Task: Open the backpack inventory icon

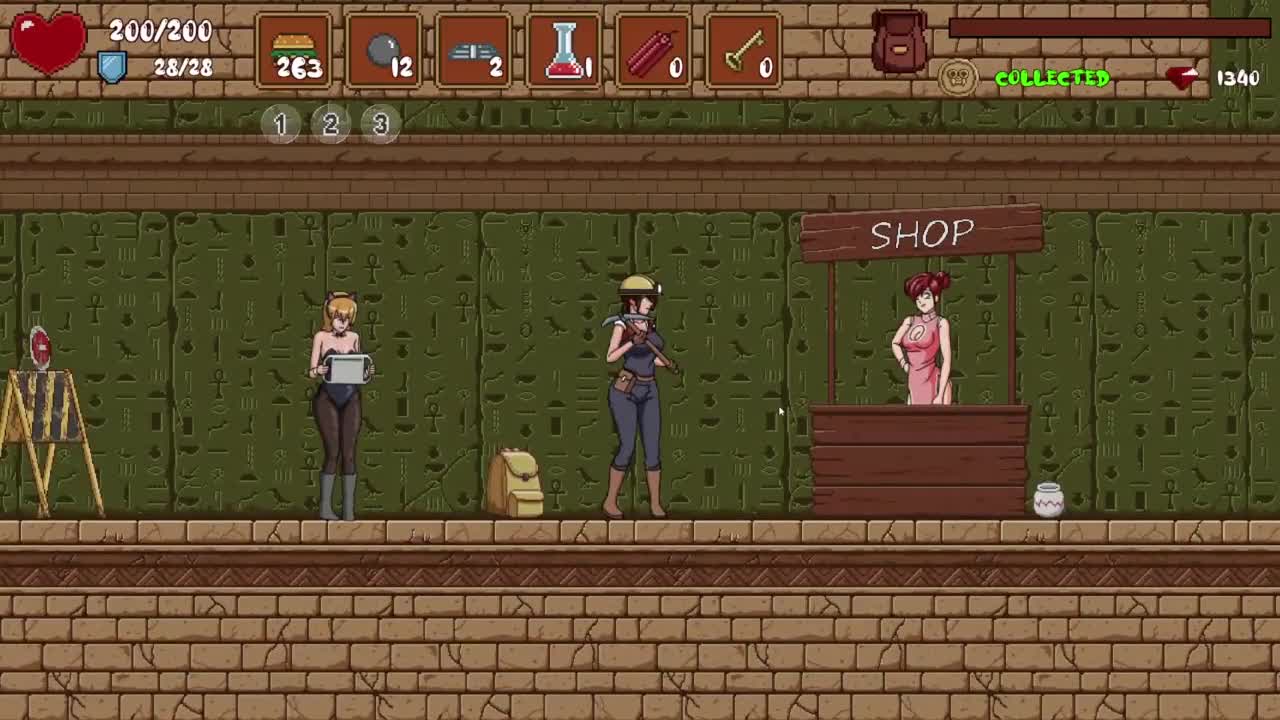Action: pos(898,42)
